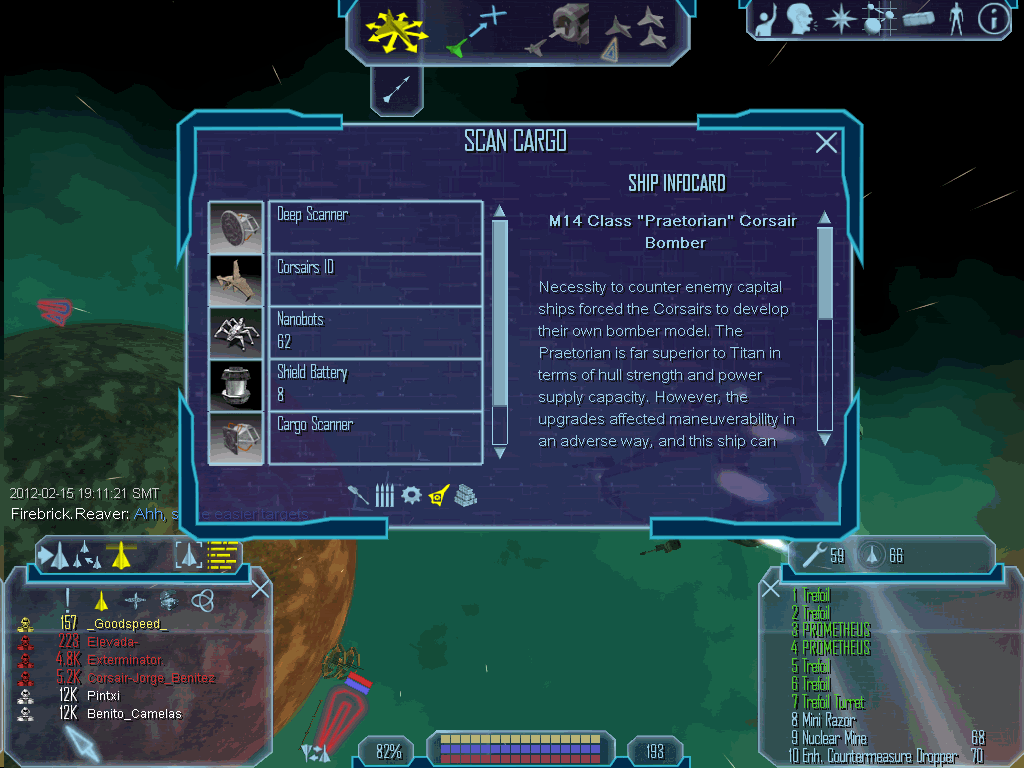1024x768 pixels.
Task: Select the Deep Scanner cargo row
Action: pyautogui.click(x=375, y=226)
